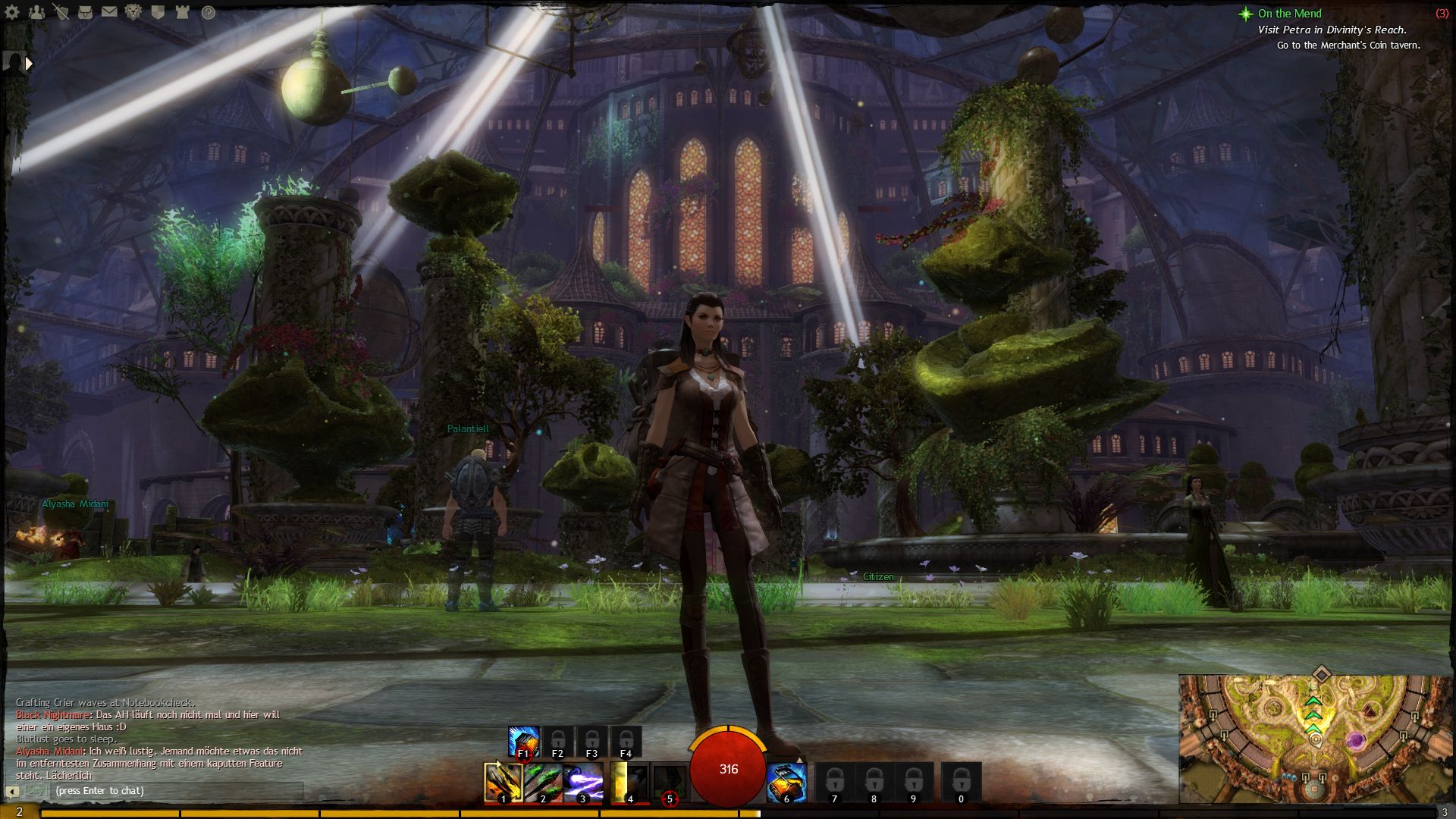Open the hero panel sword-and-shield icon
Screen dimensions: 1456x819
point(61,12)
